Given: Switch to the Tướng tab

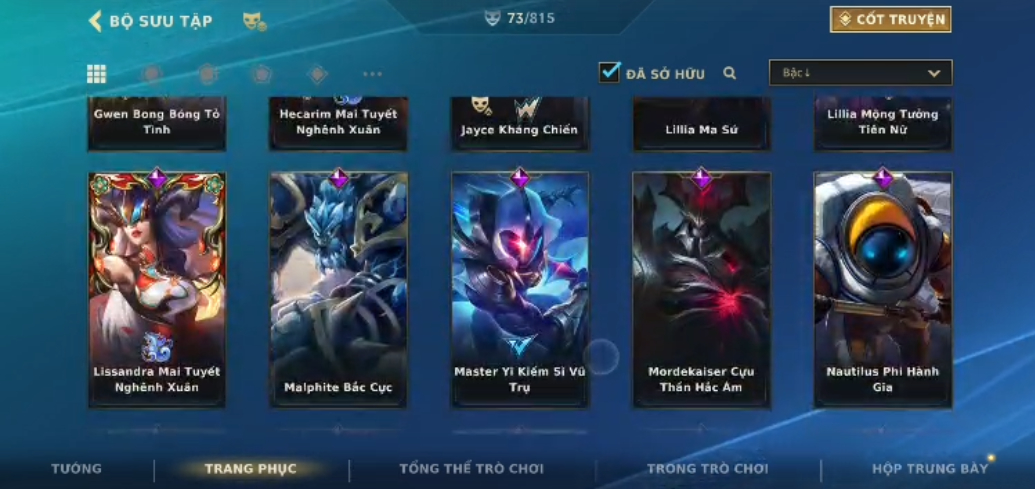Looking at the screenshot, I should (x=77, y=469).
